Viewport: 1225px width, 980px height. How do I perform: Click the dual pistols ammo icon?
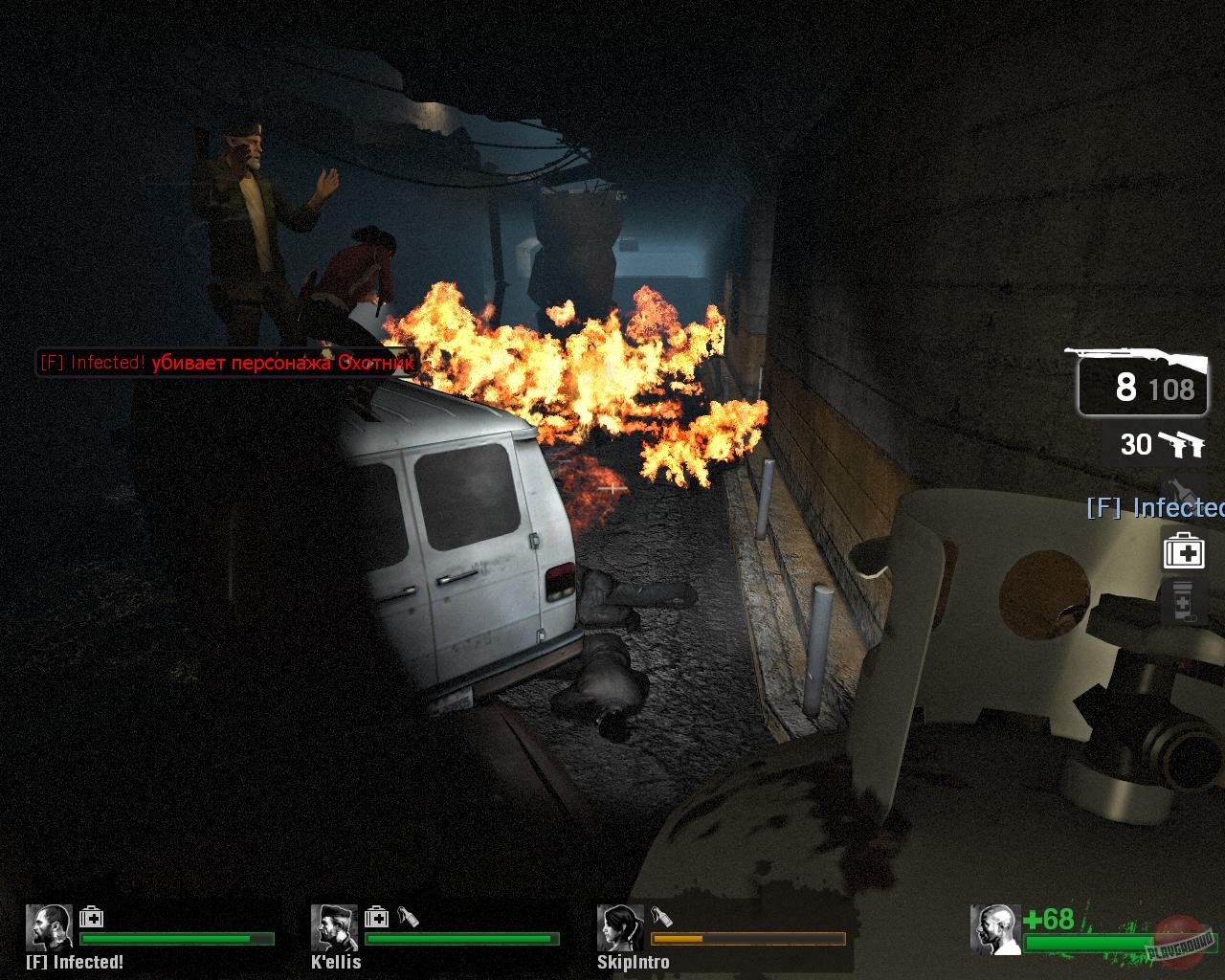coord(1182,444)
